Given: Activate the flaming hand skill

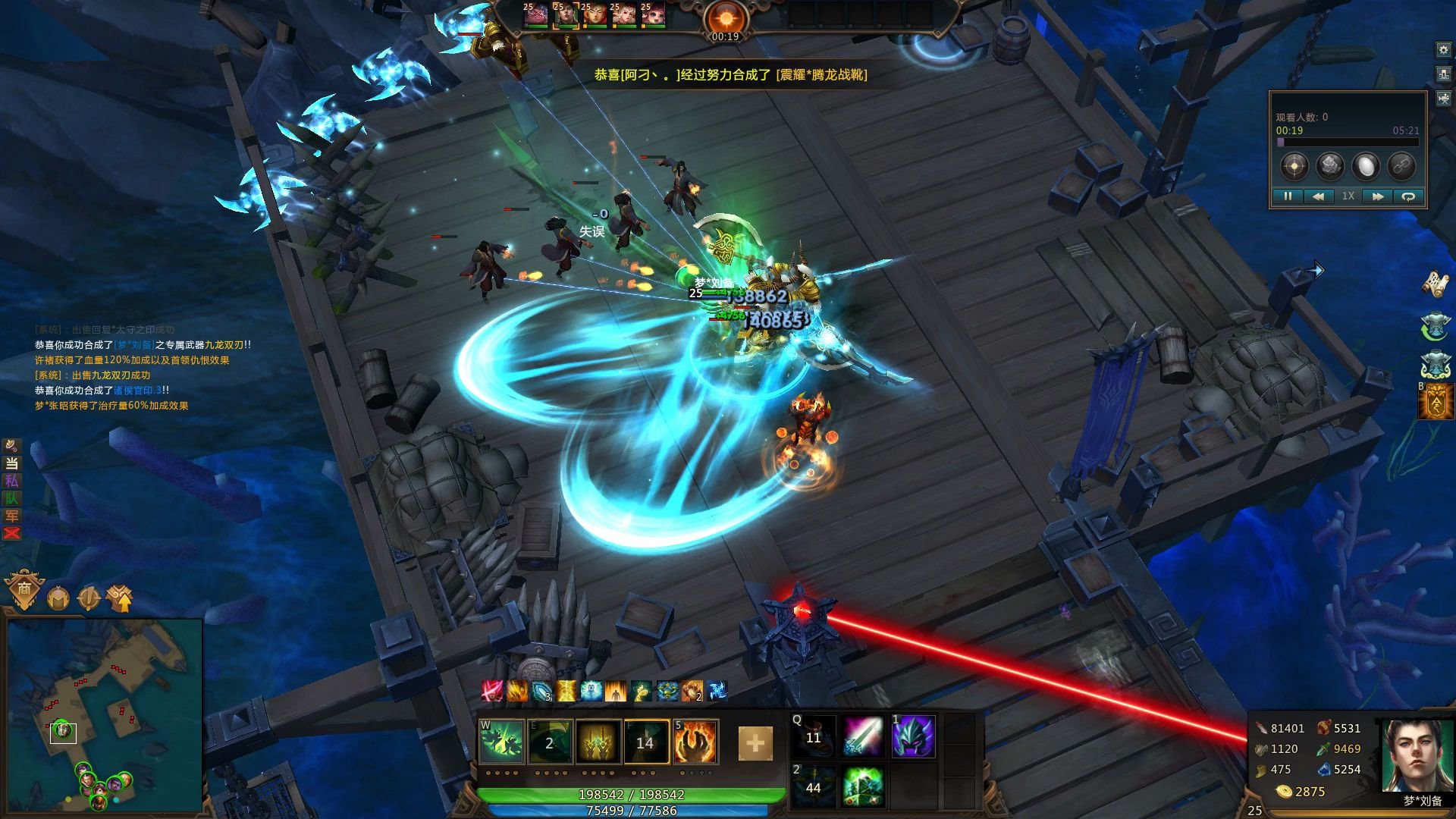Looking at the screenshot, I should click(695, 741).
